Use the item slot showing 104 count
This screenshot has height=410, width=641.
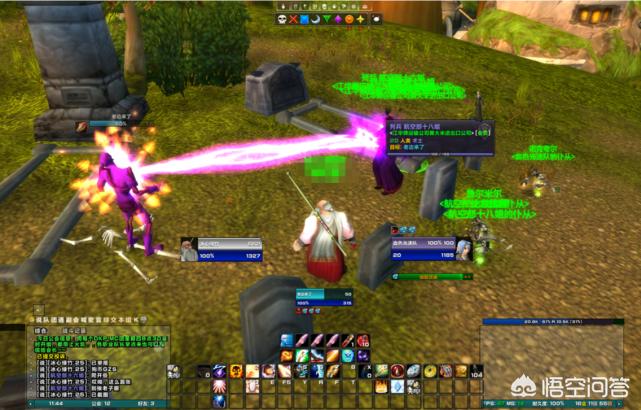tap(475, 371)
